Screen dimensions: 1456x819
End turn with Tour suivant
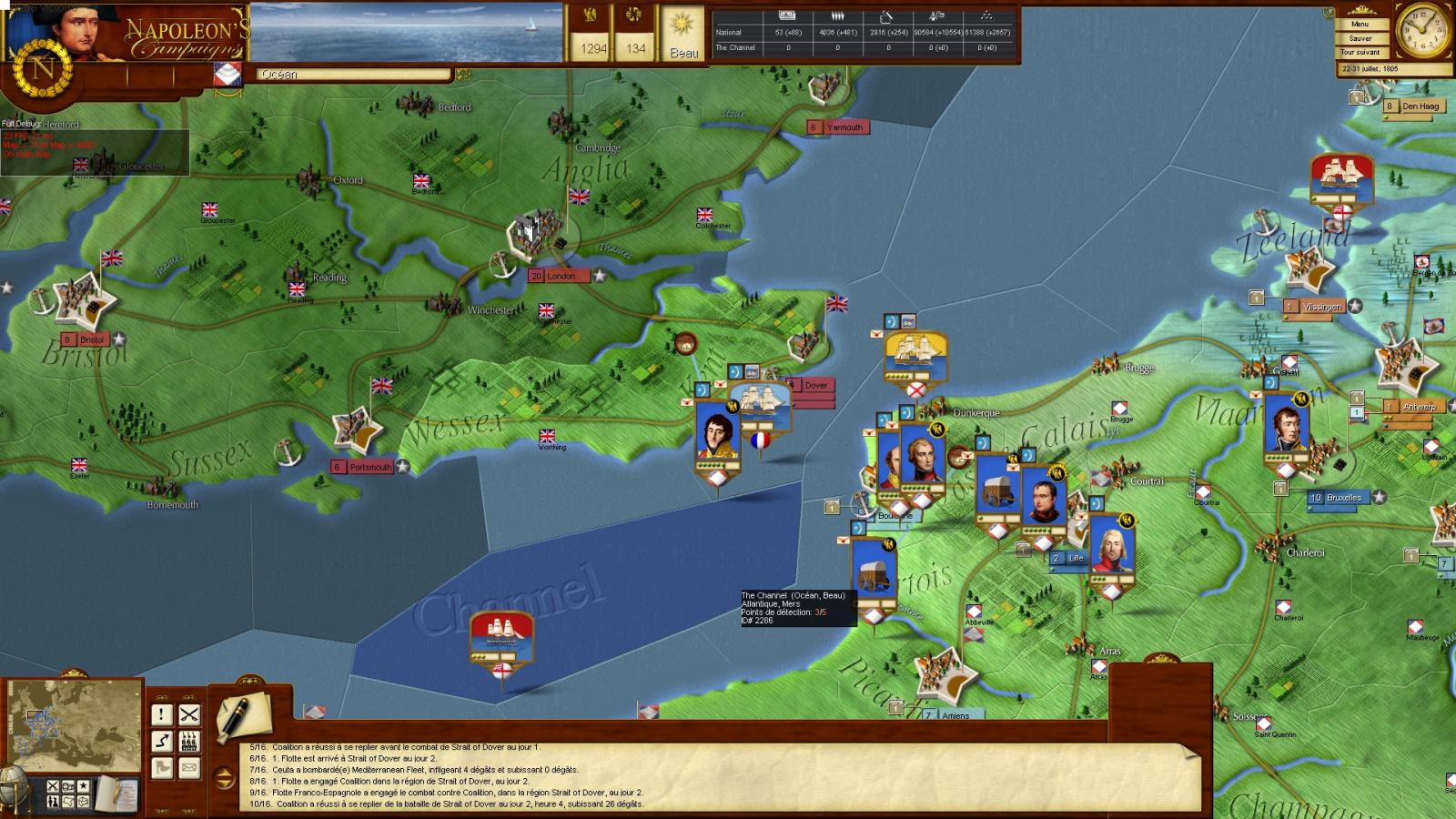1360,52
